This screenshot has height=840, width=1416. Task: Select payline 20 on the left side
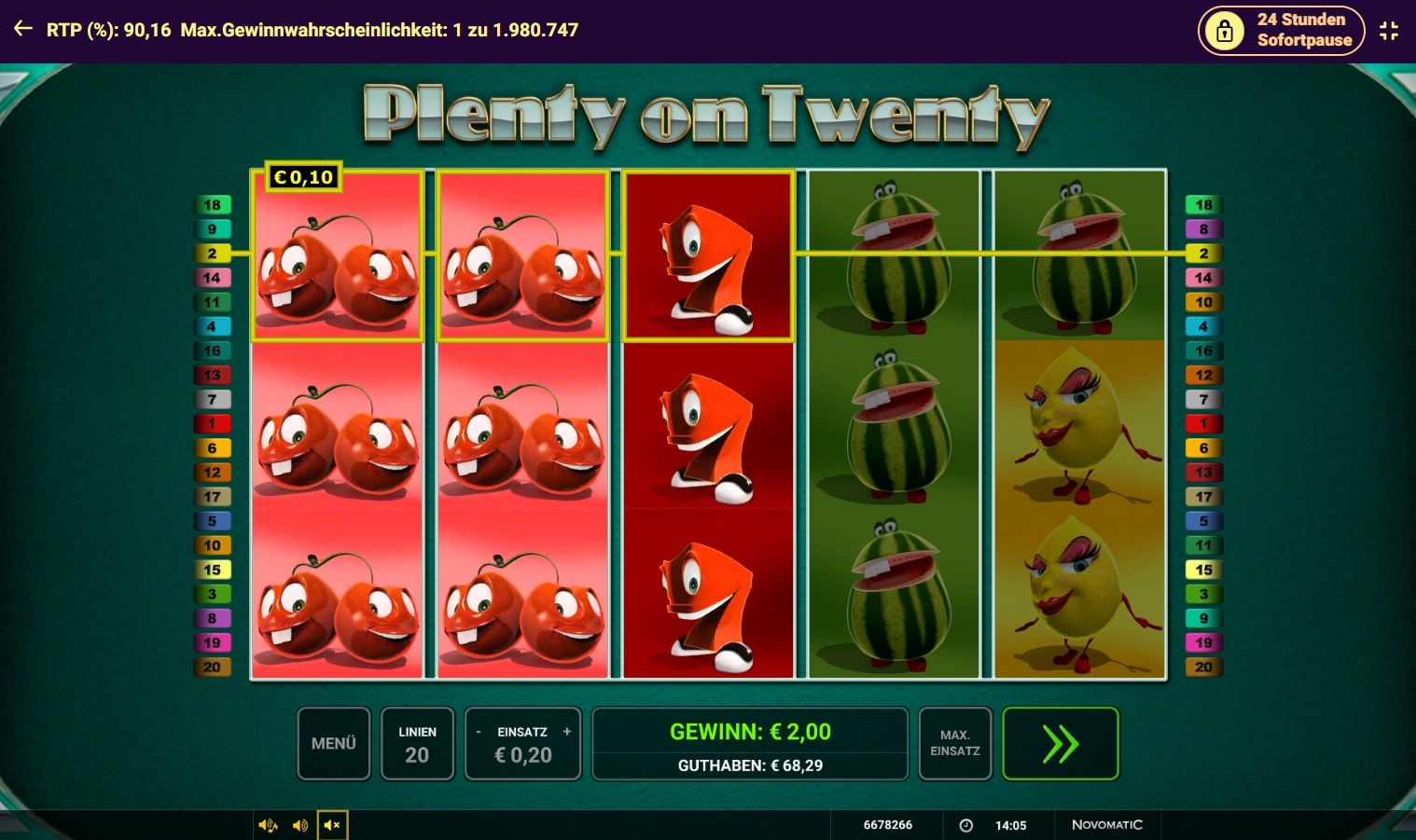[213, 668]
